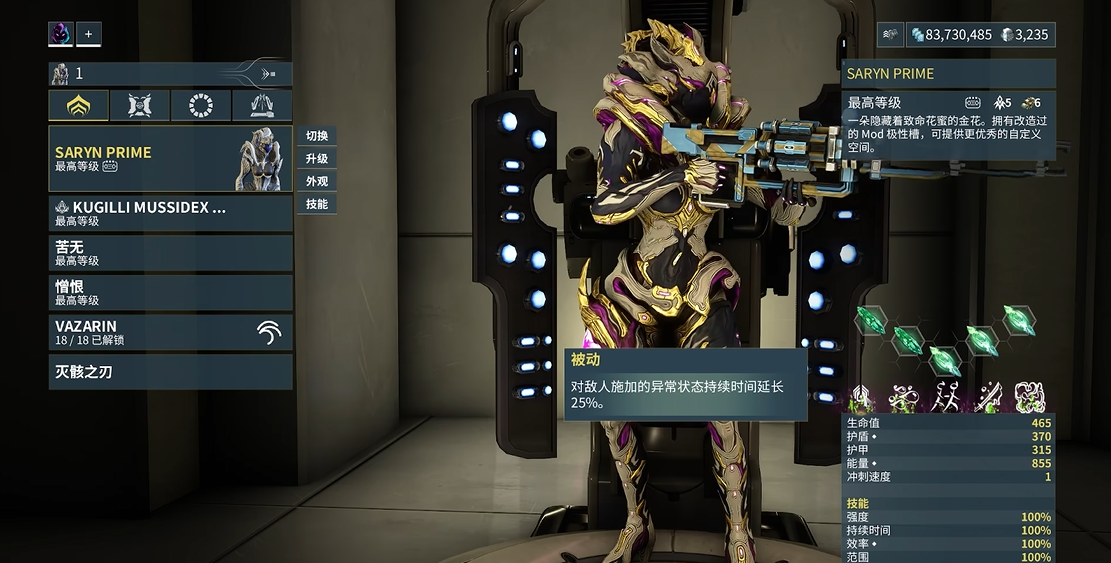Click the plus button beside the avatar
The image size is (1111, 563).
[88, 34]
